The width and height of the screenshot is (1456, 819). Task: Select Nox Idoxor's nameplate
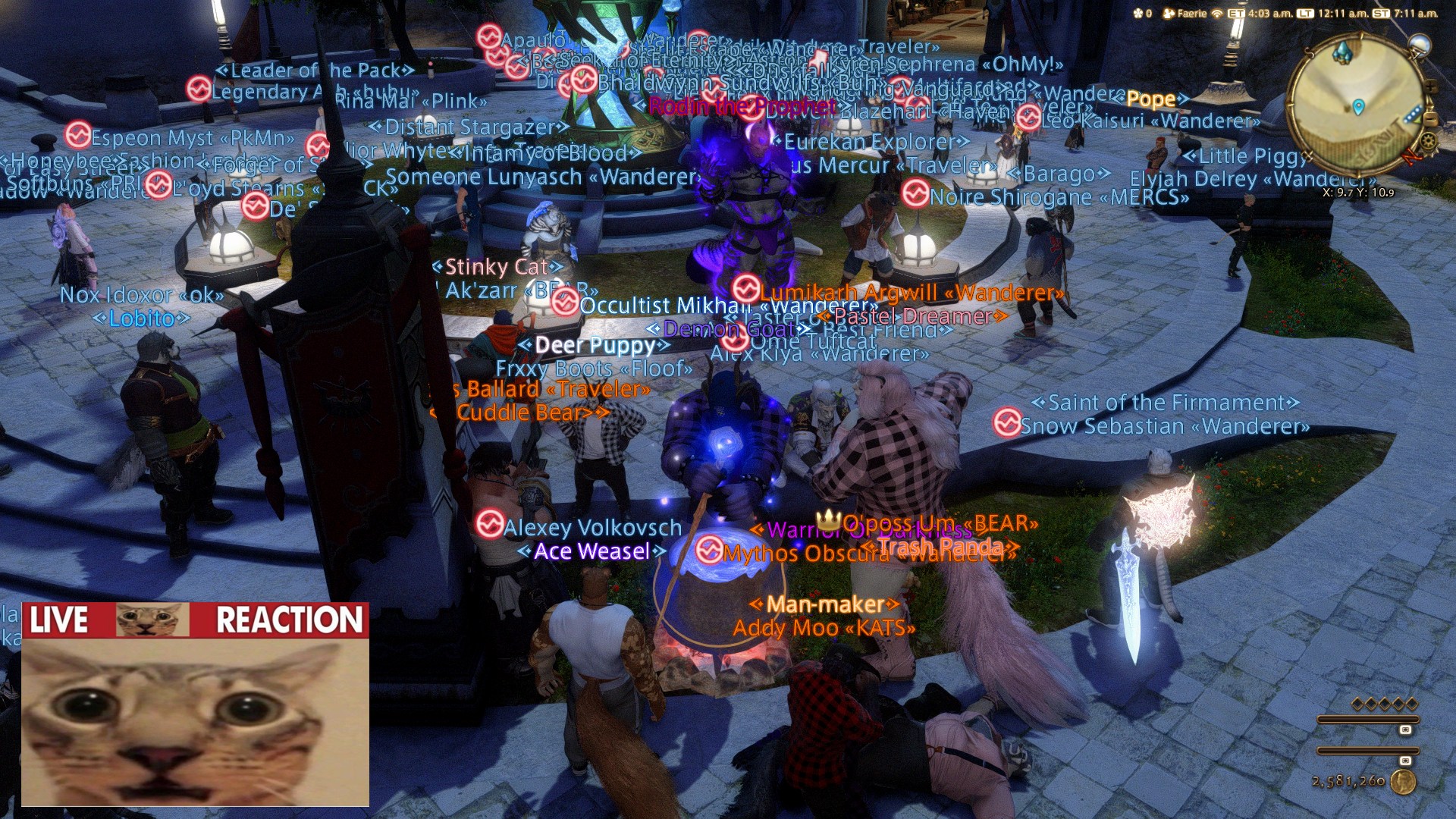(x=142, y=295)
